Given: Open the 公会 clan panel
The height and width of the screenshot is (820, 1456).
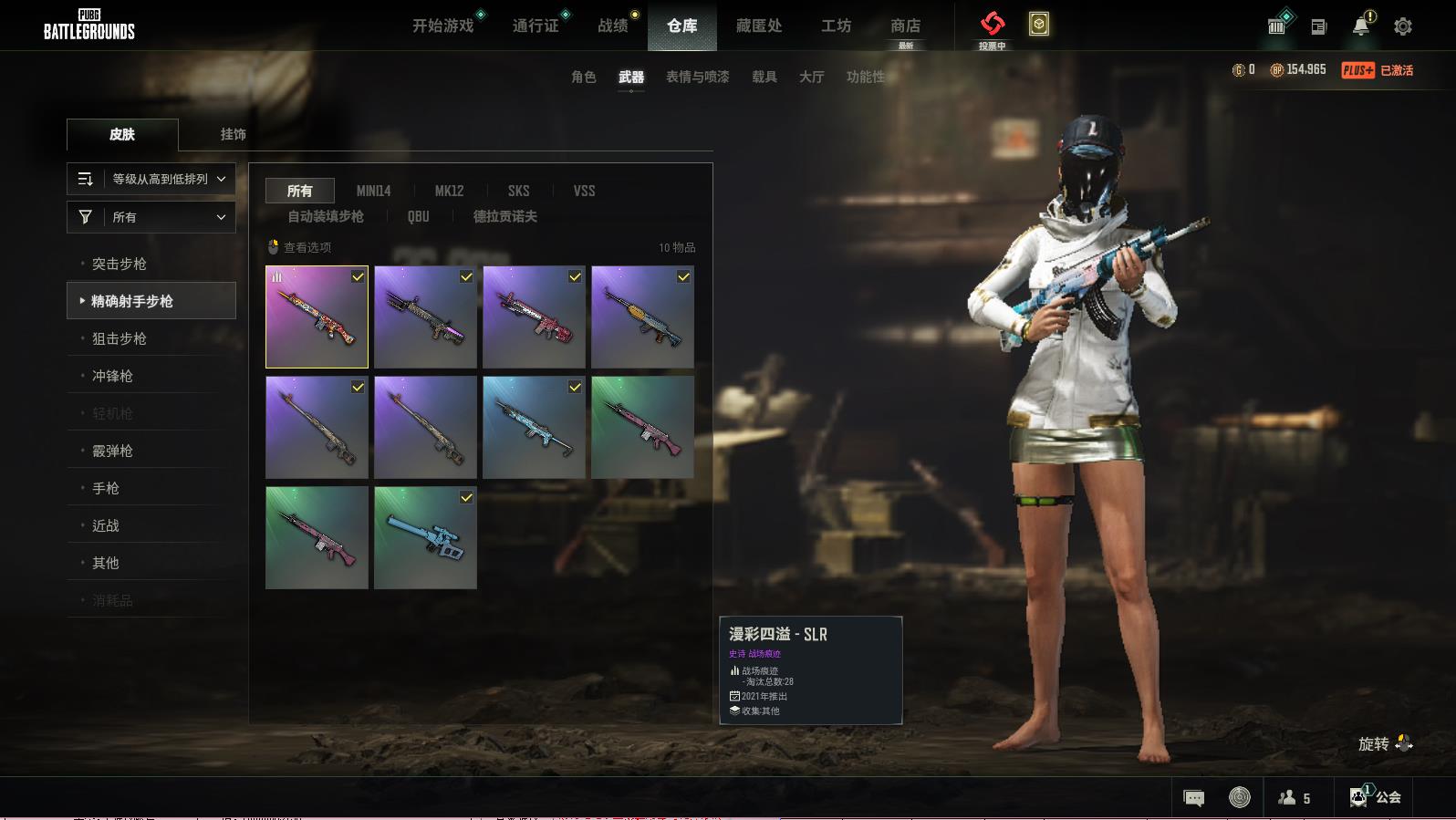Looking at the screenshot, I should [x=1377, y=797].
